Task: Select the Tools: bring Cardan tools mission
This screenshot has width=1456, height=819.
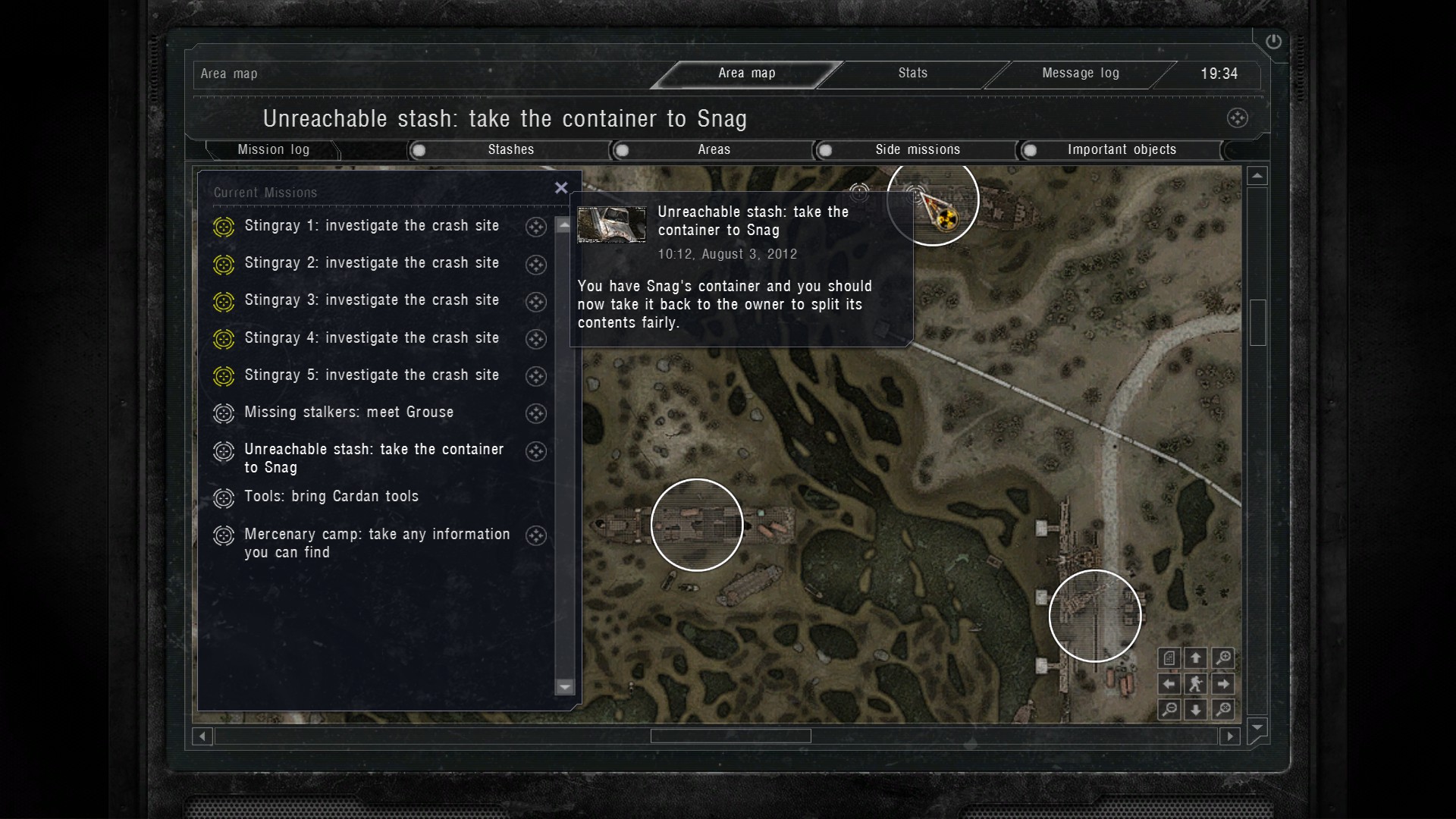Action: 331,497
